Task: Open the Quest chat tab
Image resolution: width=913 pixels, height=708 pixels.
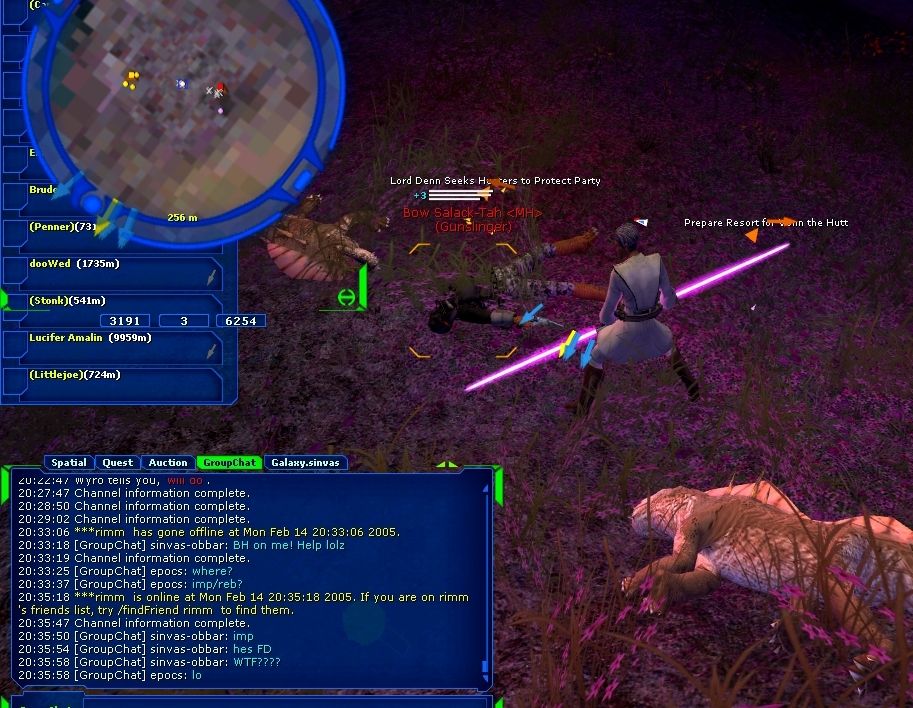Action: pos(118,463)
